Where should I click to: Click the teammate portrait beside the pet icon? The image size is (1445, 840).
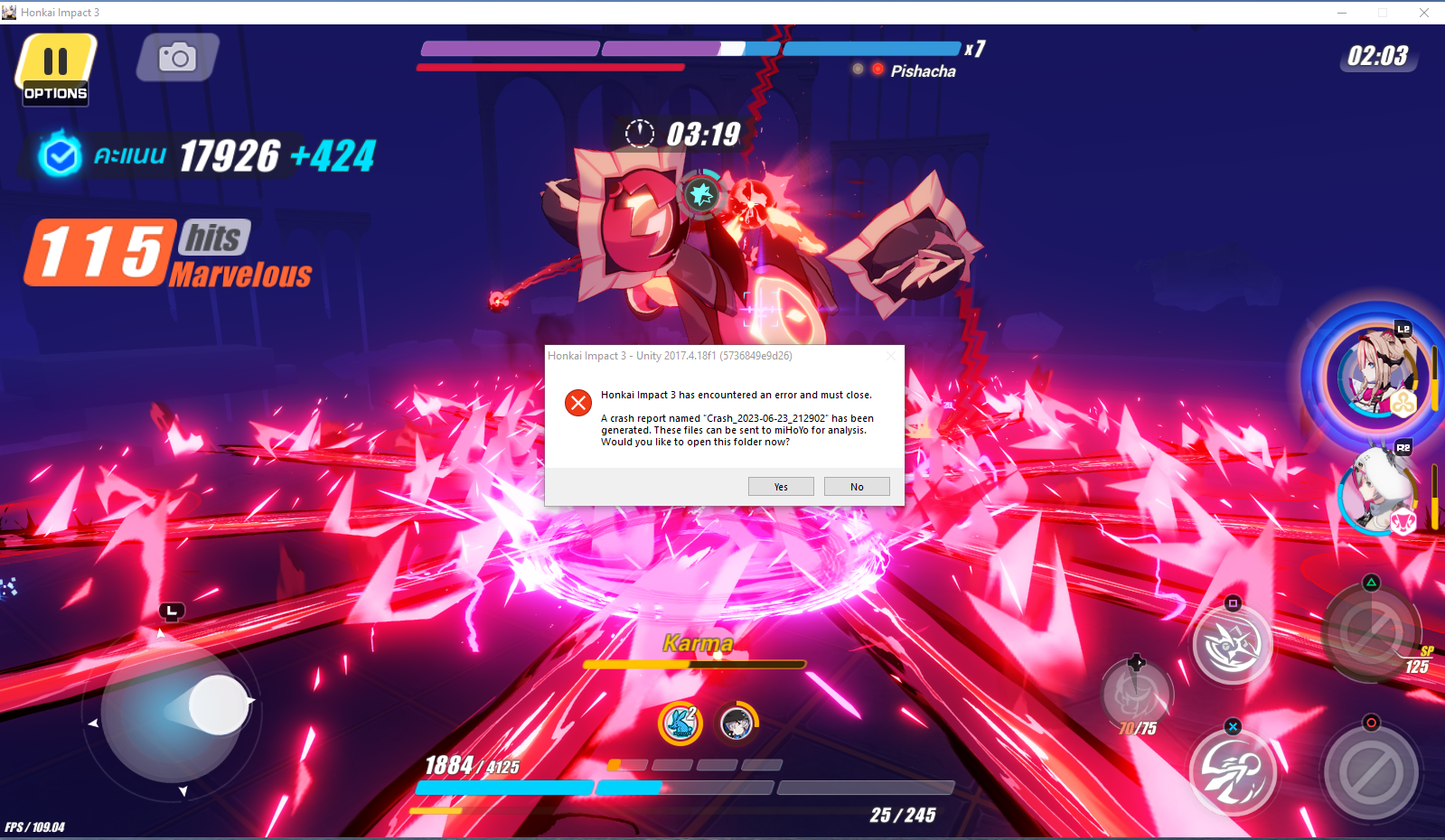pyautogui.click(x=737, y=724)
